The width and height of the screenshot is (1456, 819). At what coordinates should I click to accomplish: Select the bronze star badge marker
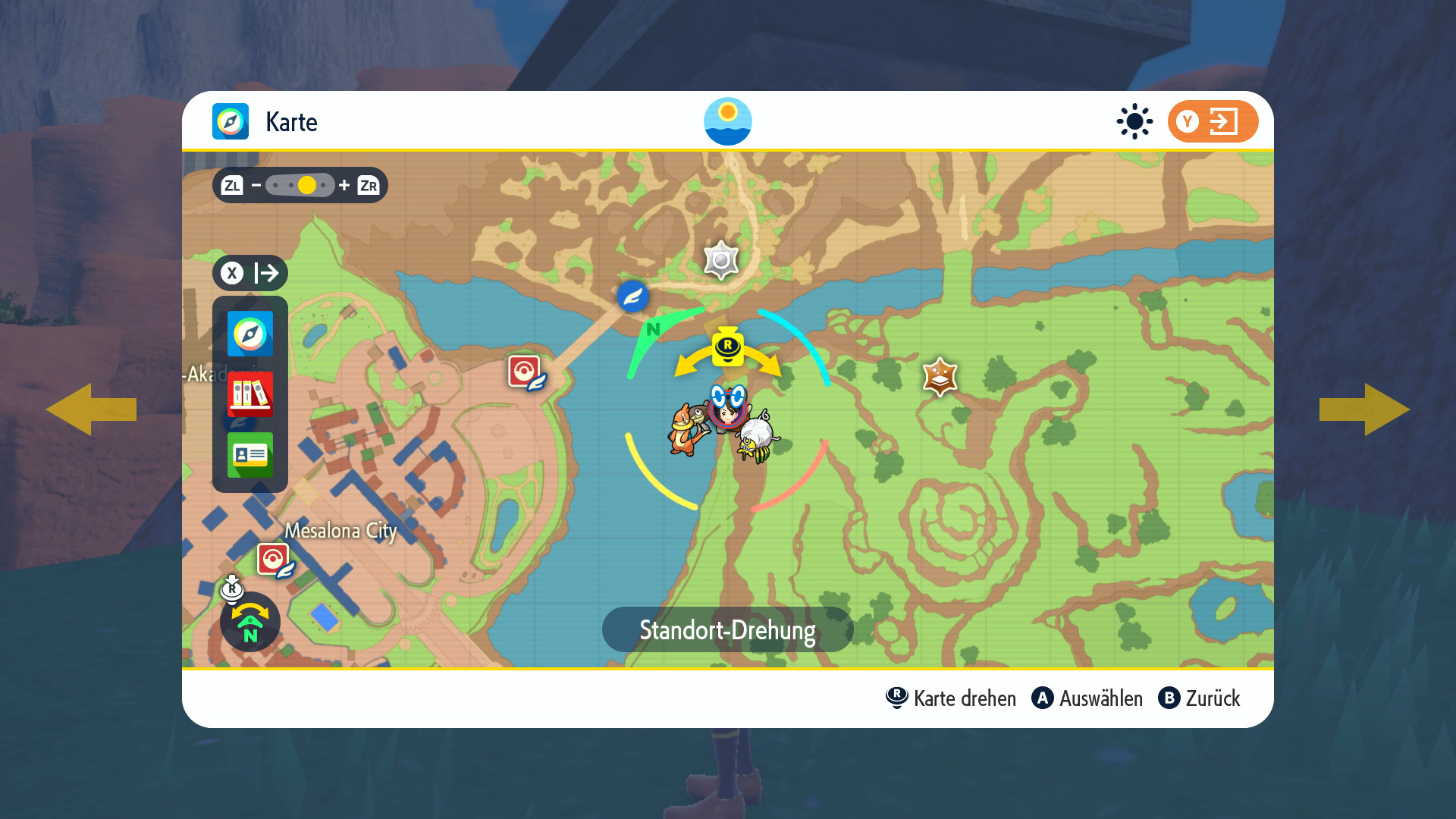click(940, 377)
